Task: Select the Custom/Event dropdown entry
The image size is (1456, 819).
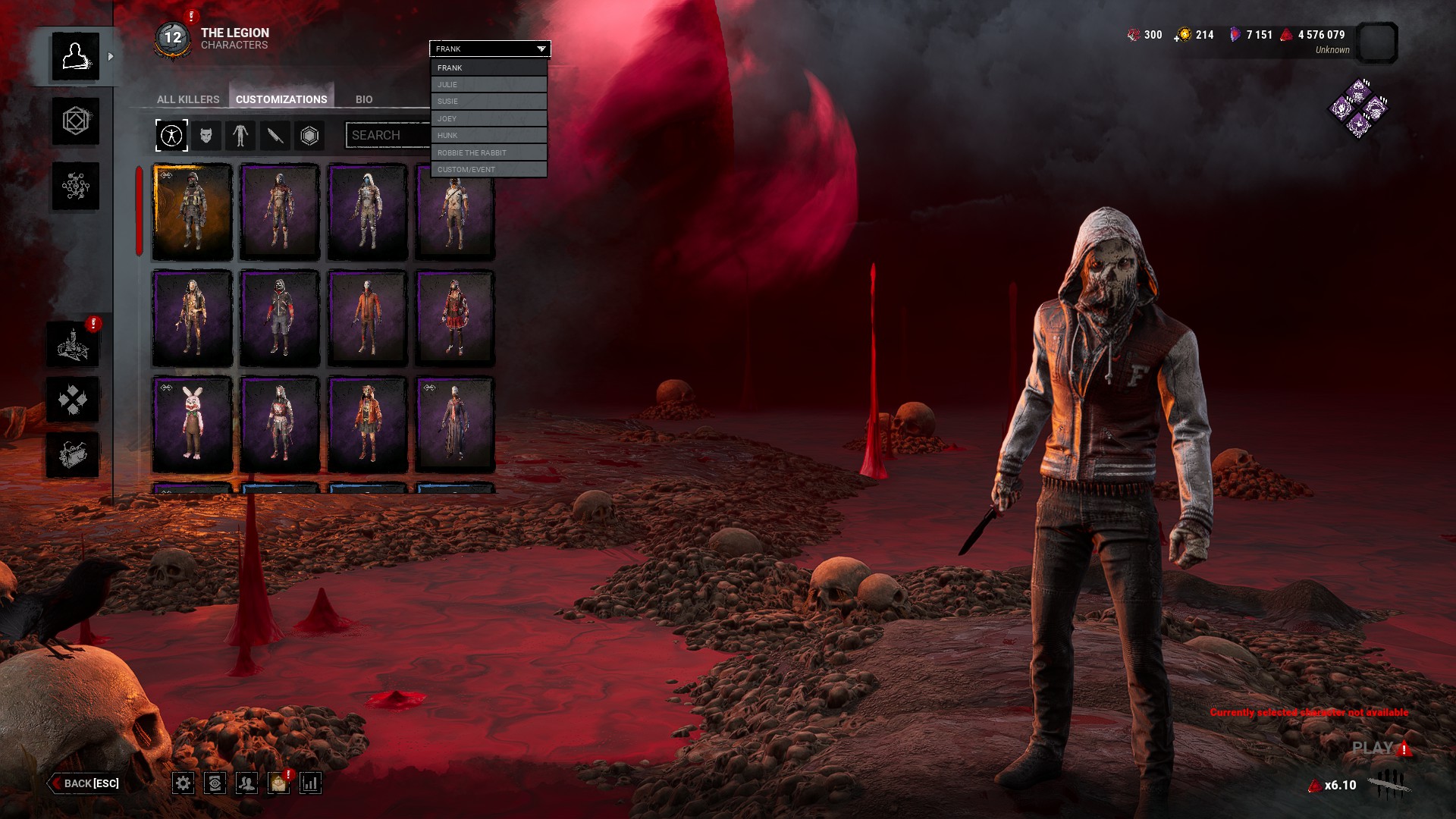Action: pos(489,169)
